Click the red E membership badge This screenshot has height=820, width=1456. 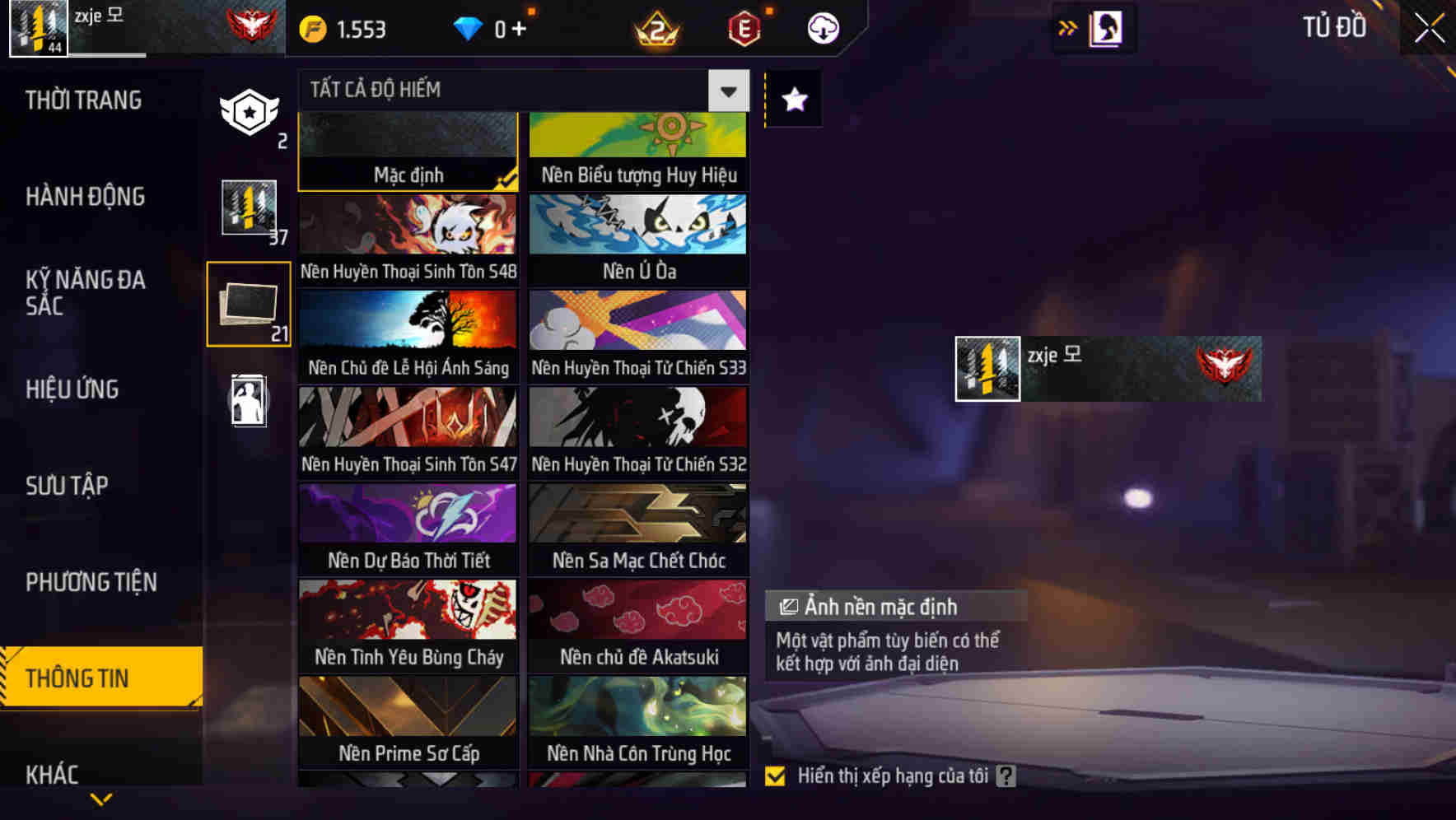pyautogui.click(x=742, y=28)
